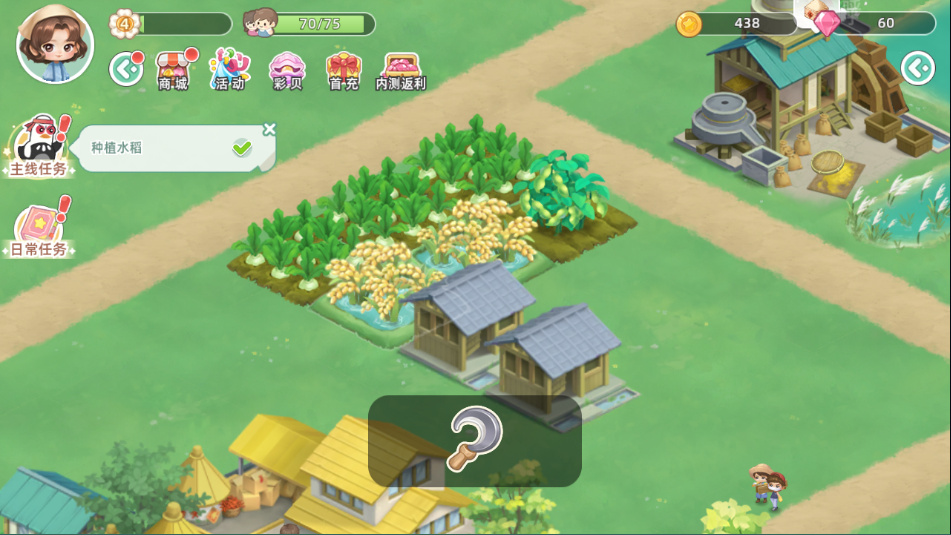Open the 首充 first-recharge gift
Viewport: 951px width, 535px height.
pos(343,70)
